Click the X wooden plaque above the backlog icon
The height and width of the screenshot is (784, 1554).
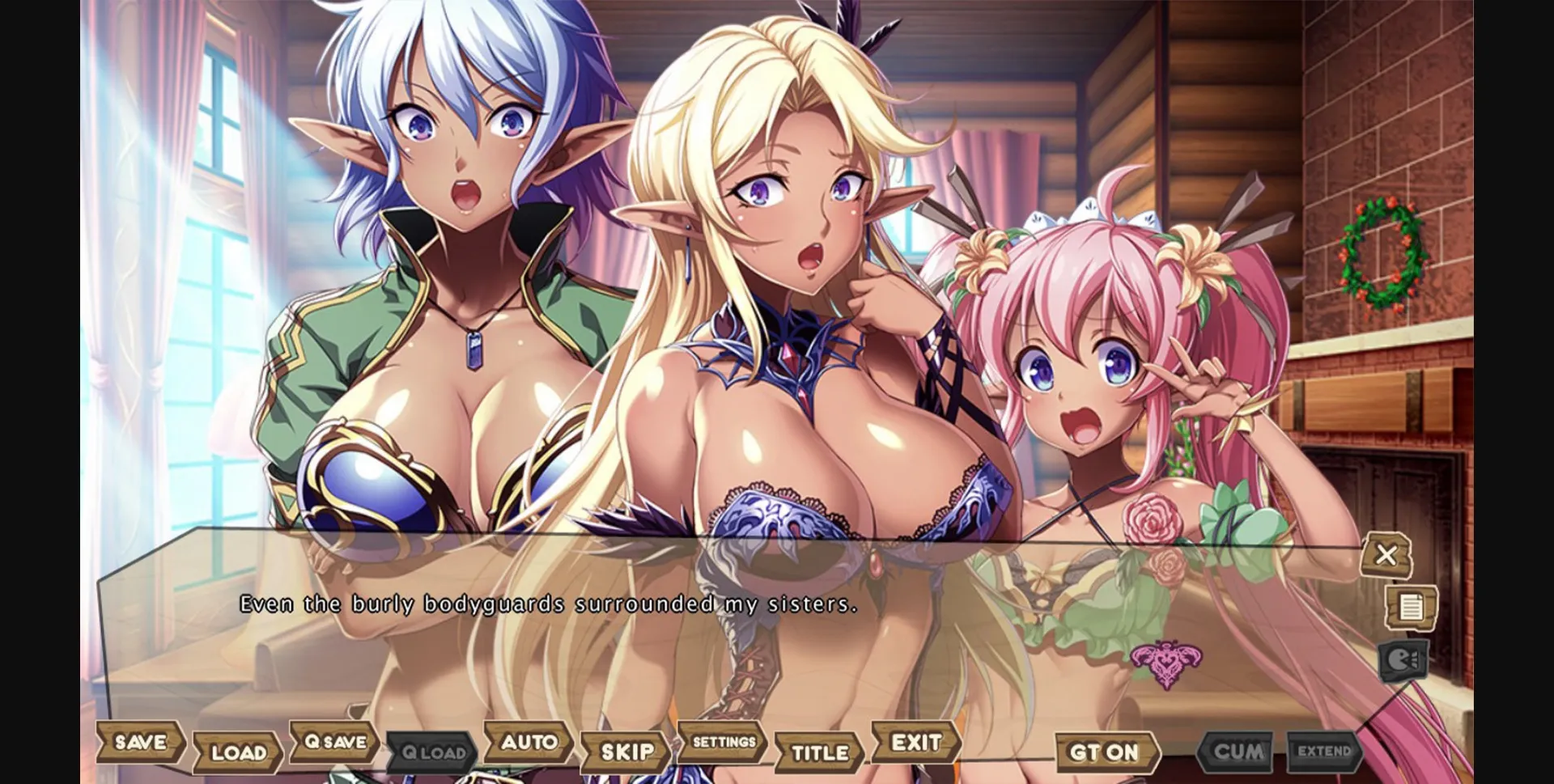(1387, 553)
